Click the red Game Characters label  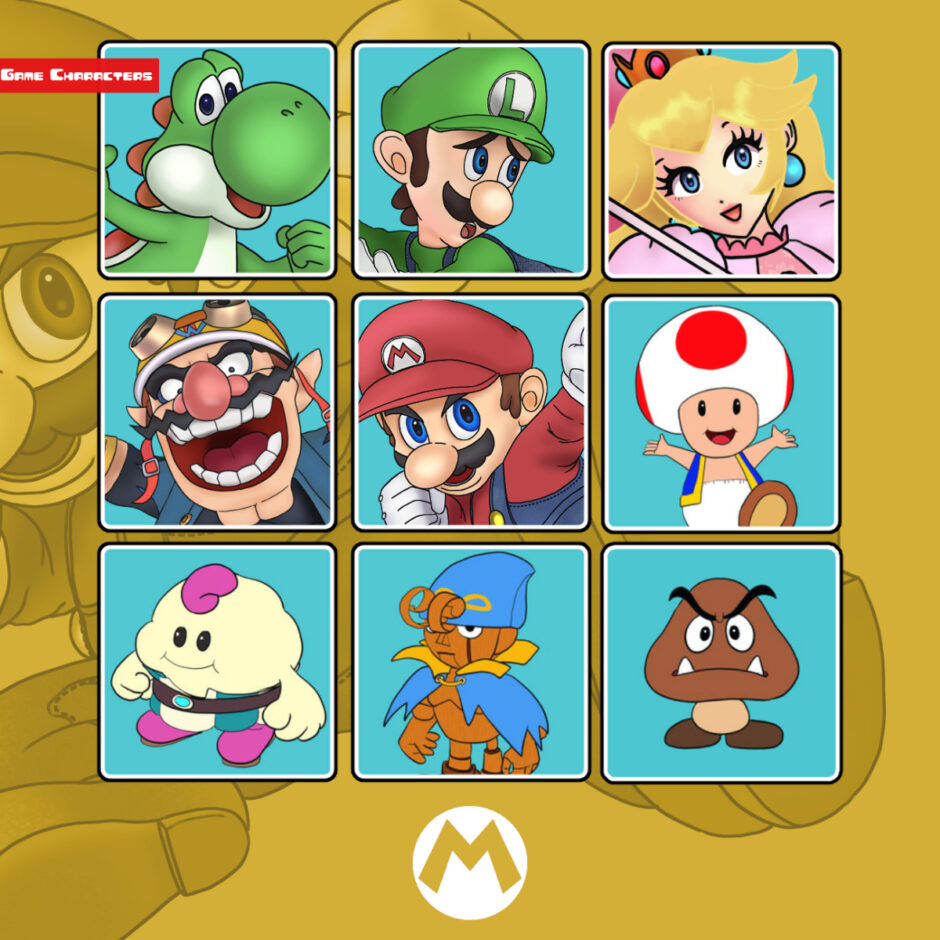pos(79,75)
